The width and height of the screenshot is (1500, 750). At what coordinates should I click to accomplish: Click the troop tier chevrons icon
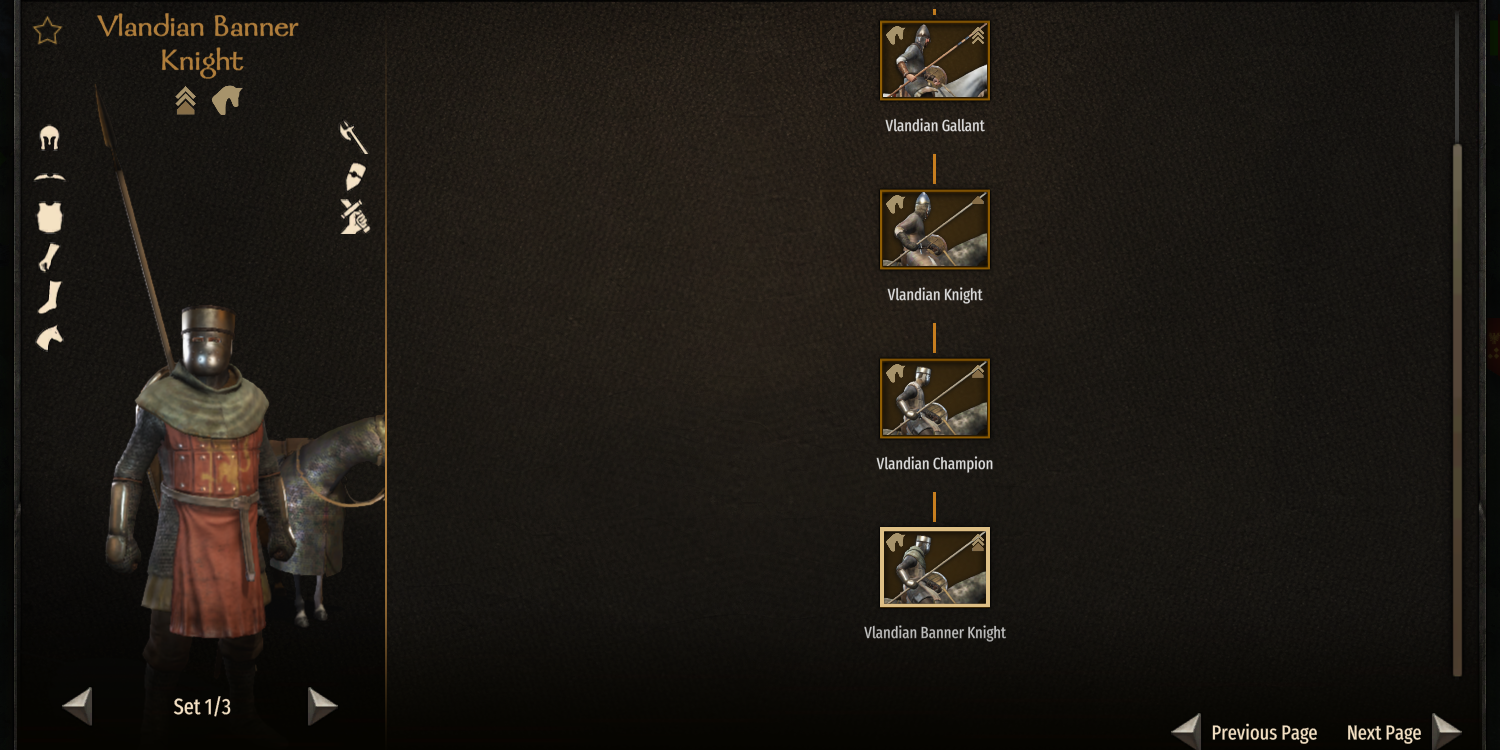point(184,100)
